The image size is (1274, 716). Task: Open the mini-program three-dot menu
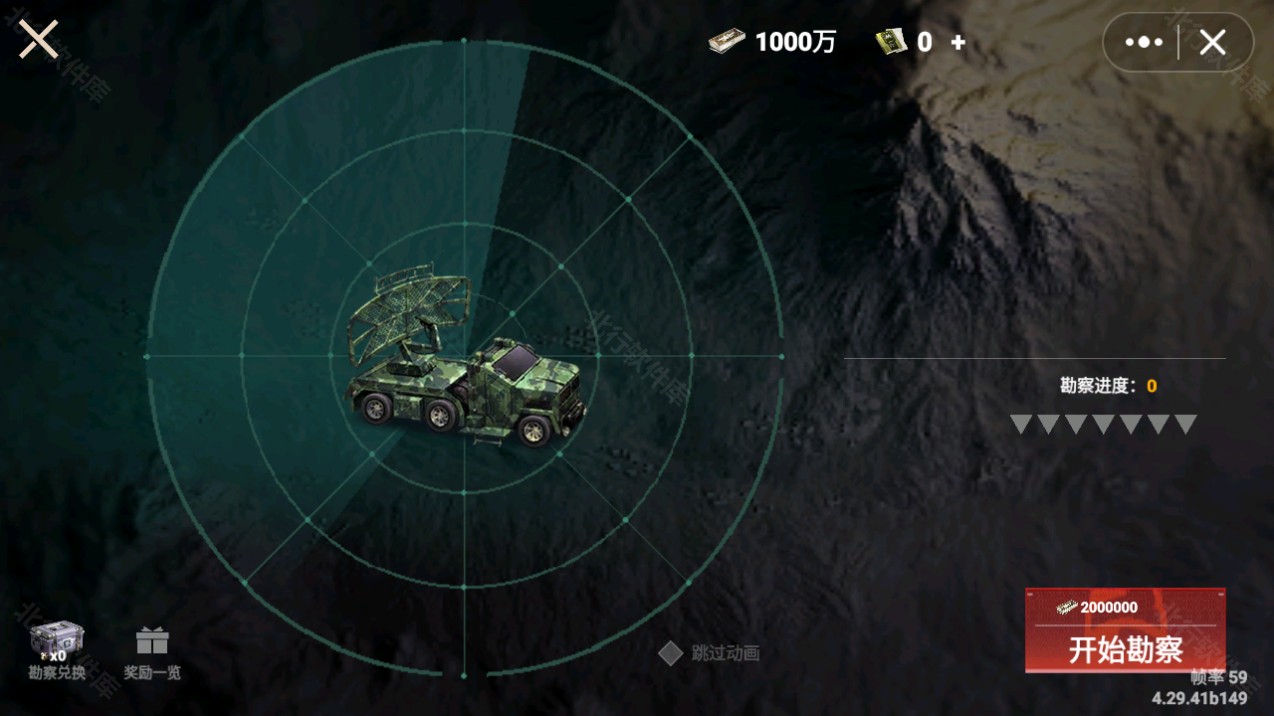coord(1143,42)
